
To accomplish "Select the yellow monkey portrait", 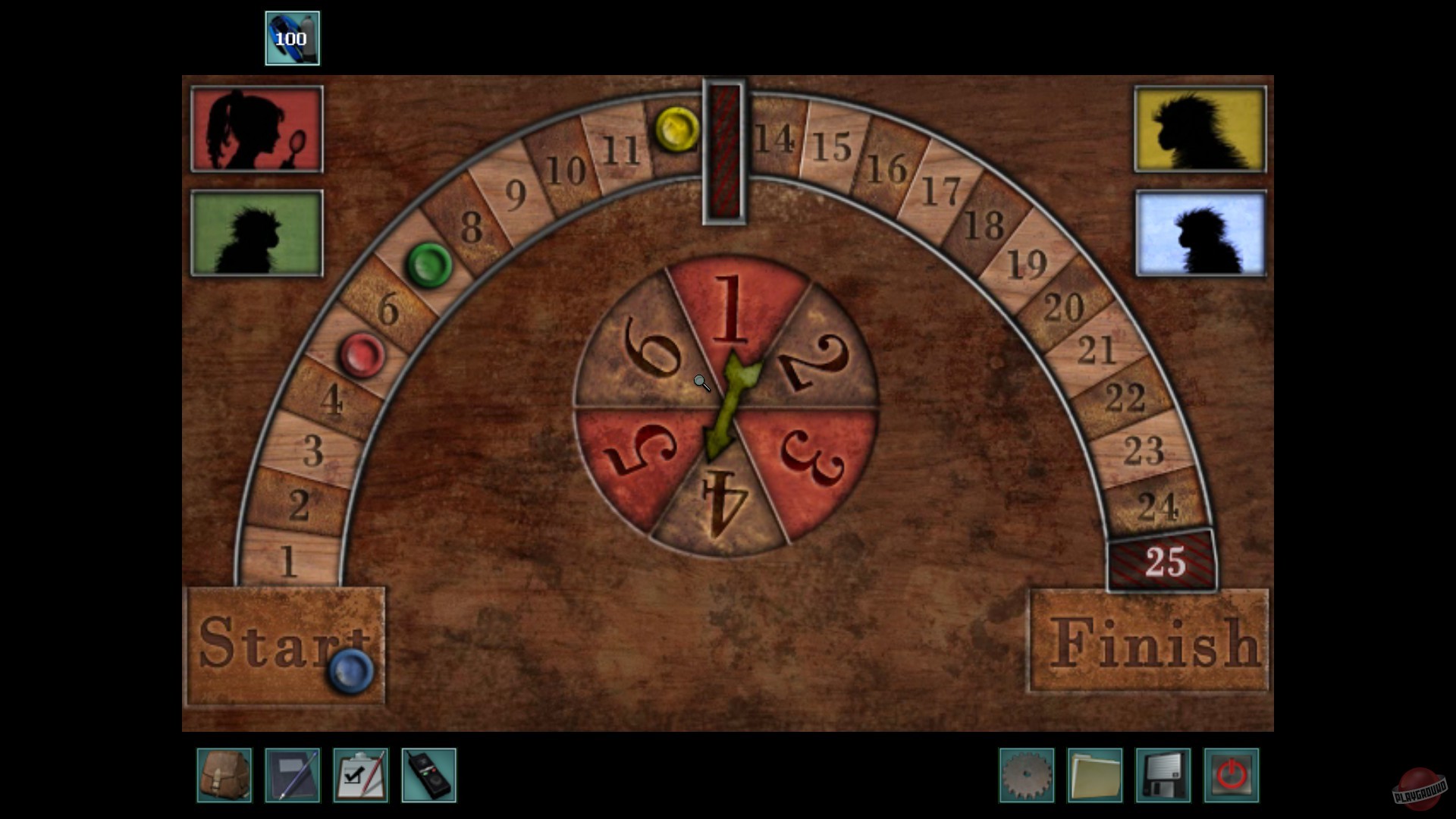I will [x=1200, y=129].
